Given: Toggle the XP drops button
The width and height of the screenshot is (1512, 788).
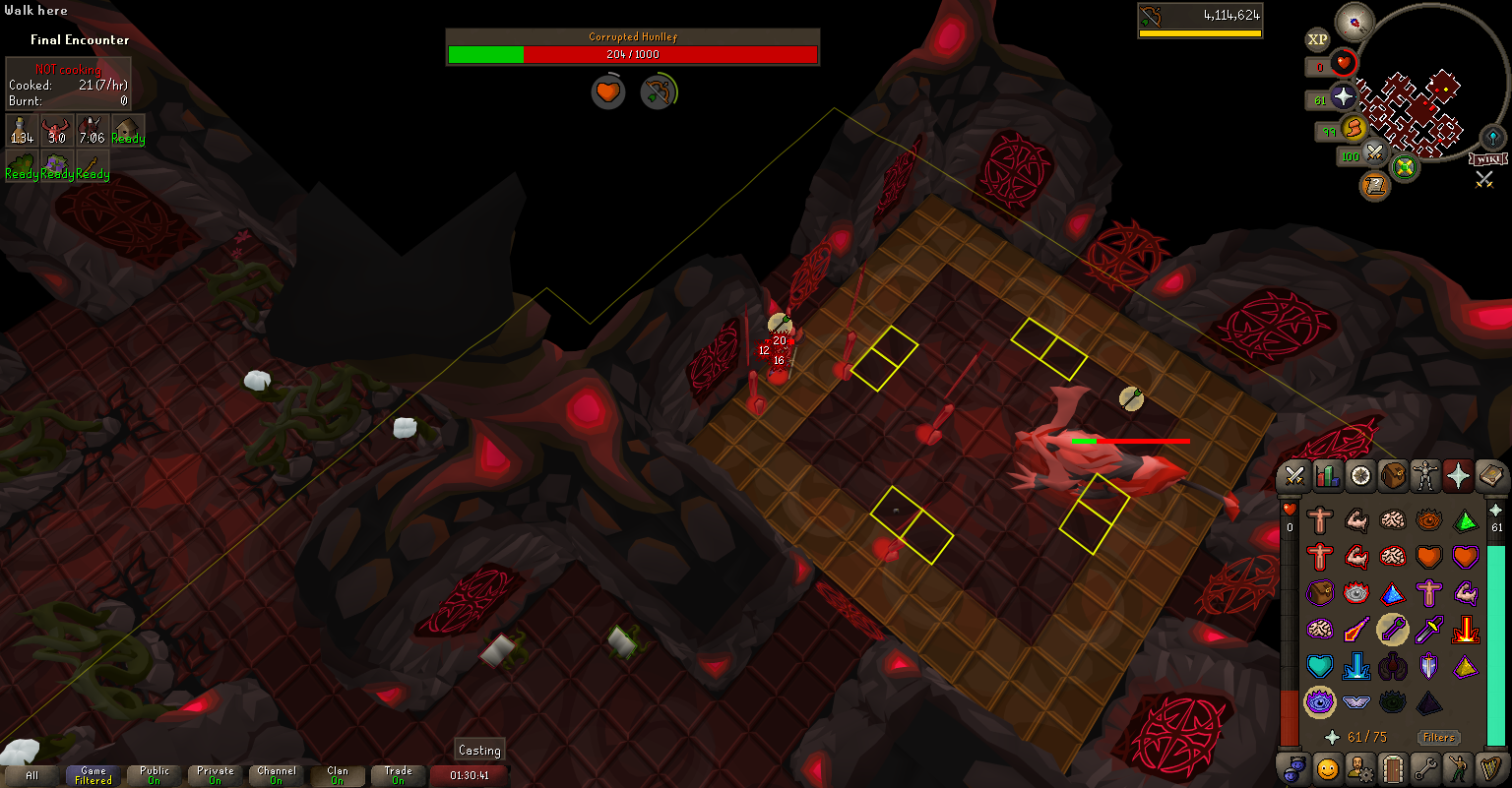Looking at the screenshot, I should tap(1317, 39).
